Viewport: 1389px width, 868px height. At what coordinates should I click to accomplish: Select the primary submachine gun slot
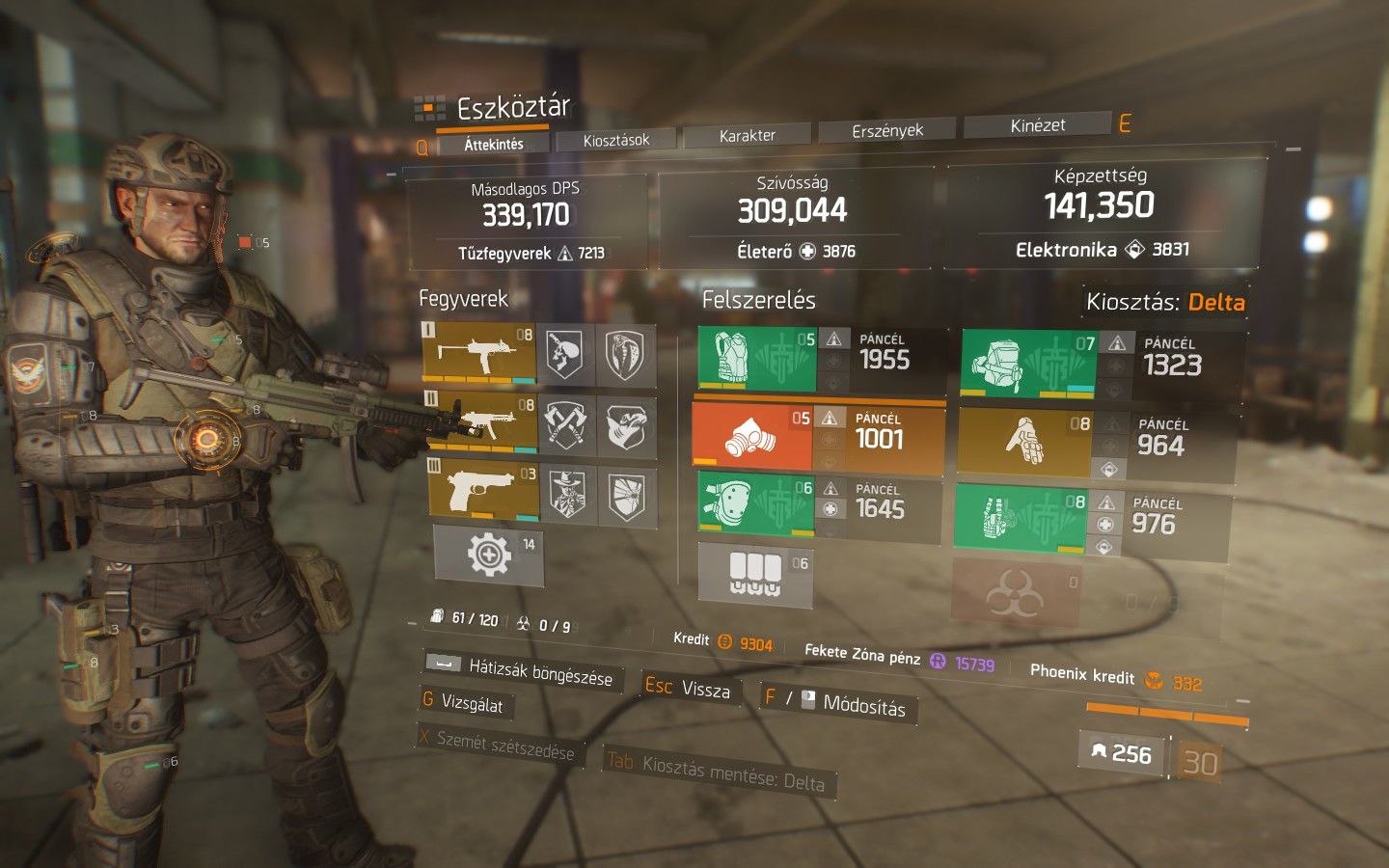tap(479, 354)
